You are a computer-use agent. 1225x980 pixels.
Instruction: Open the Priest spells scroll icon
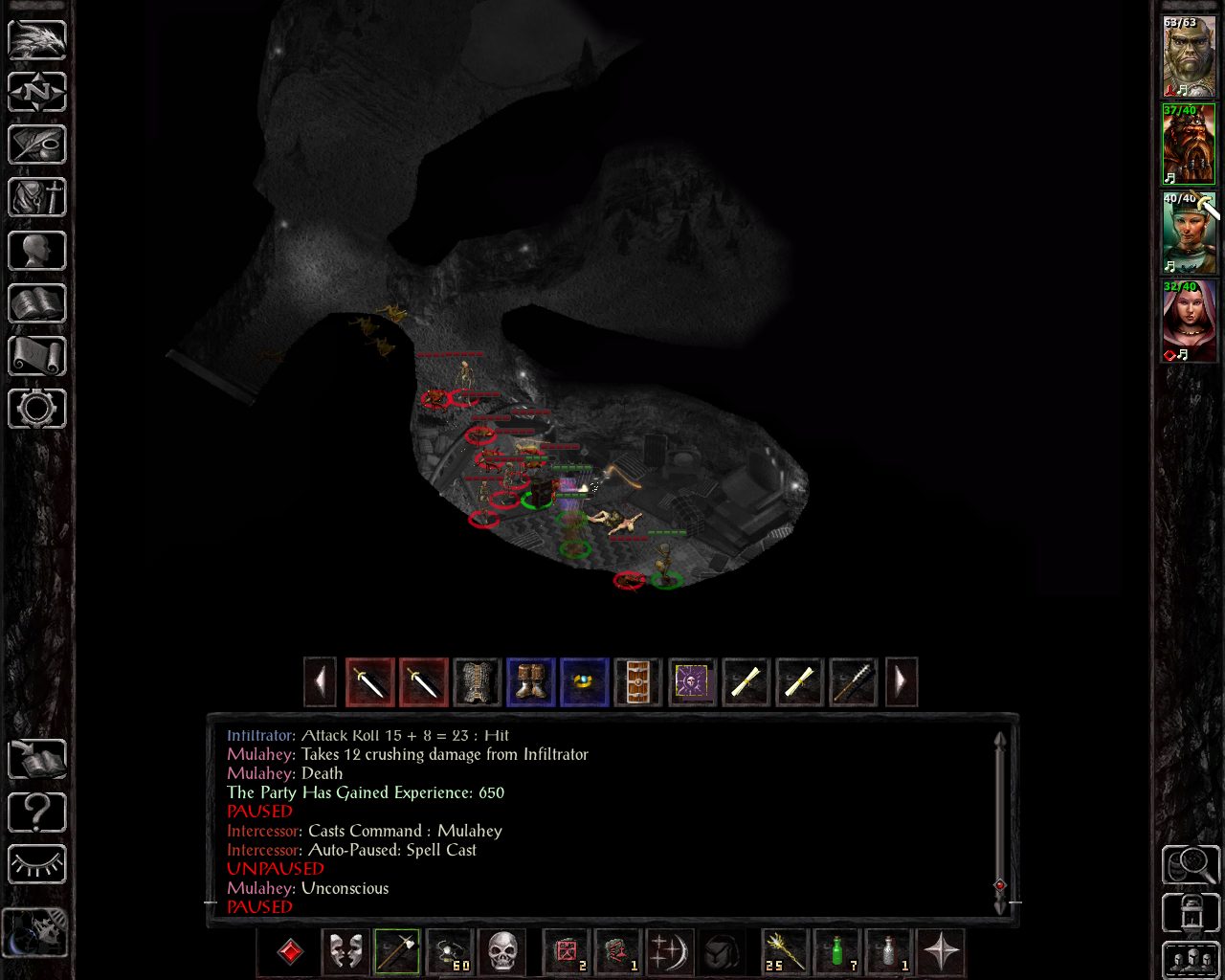coord(36,356)
